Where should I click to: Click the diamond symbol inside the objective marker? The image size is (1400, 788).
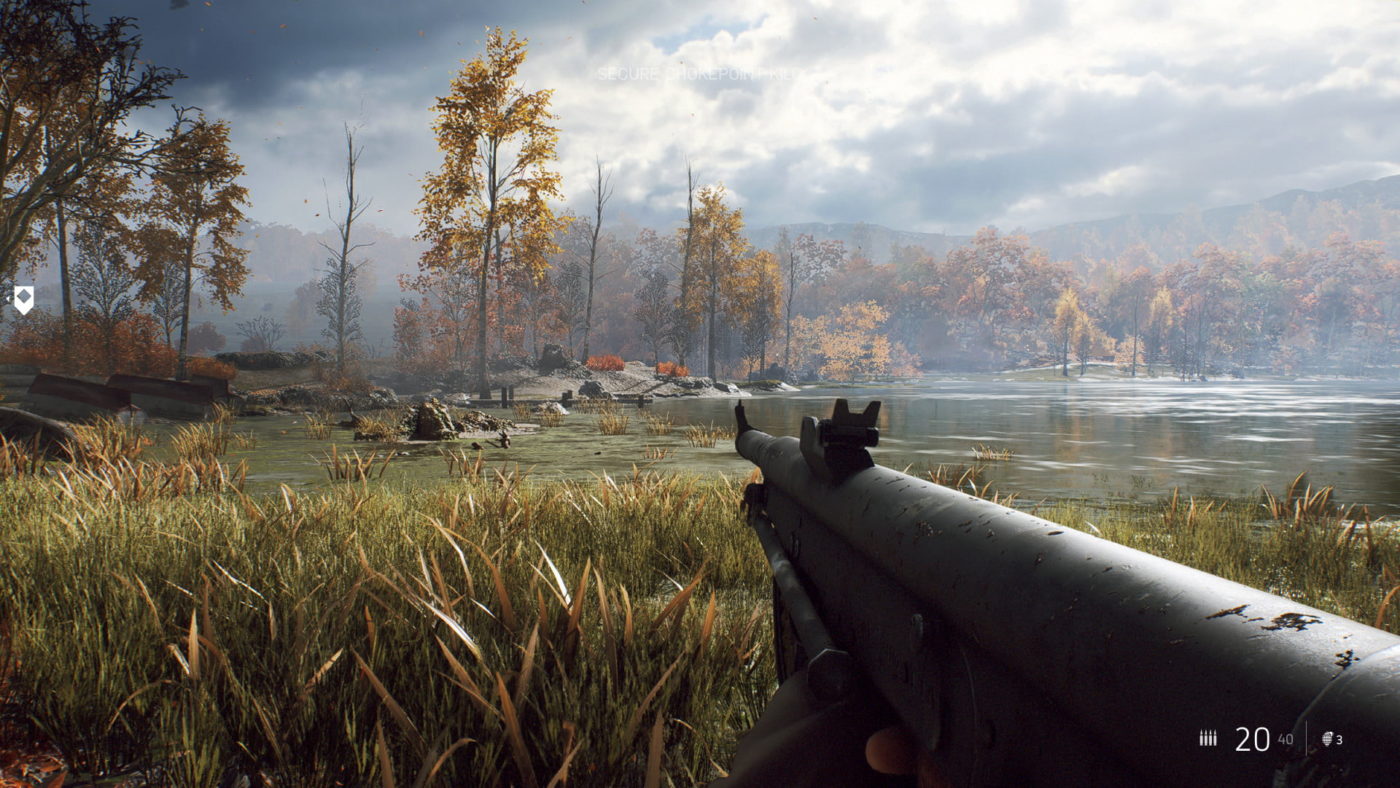24,296
